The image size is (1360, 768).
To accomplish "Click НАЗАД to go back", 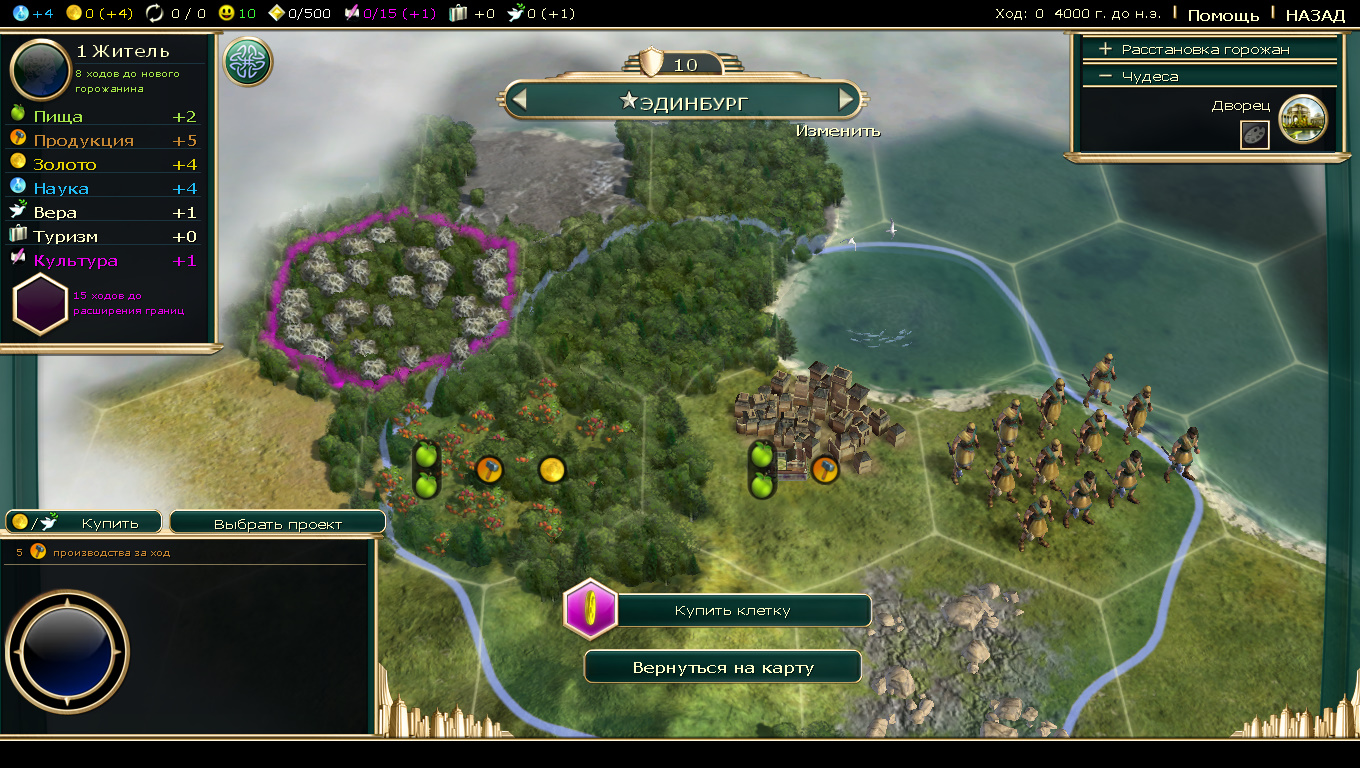I will [1315, 15].
